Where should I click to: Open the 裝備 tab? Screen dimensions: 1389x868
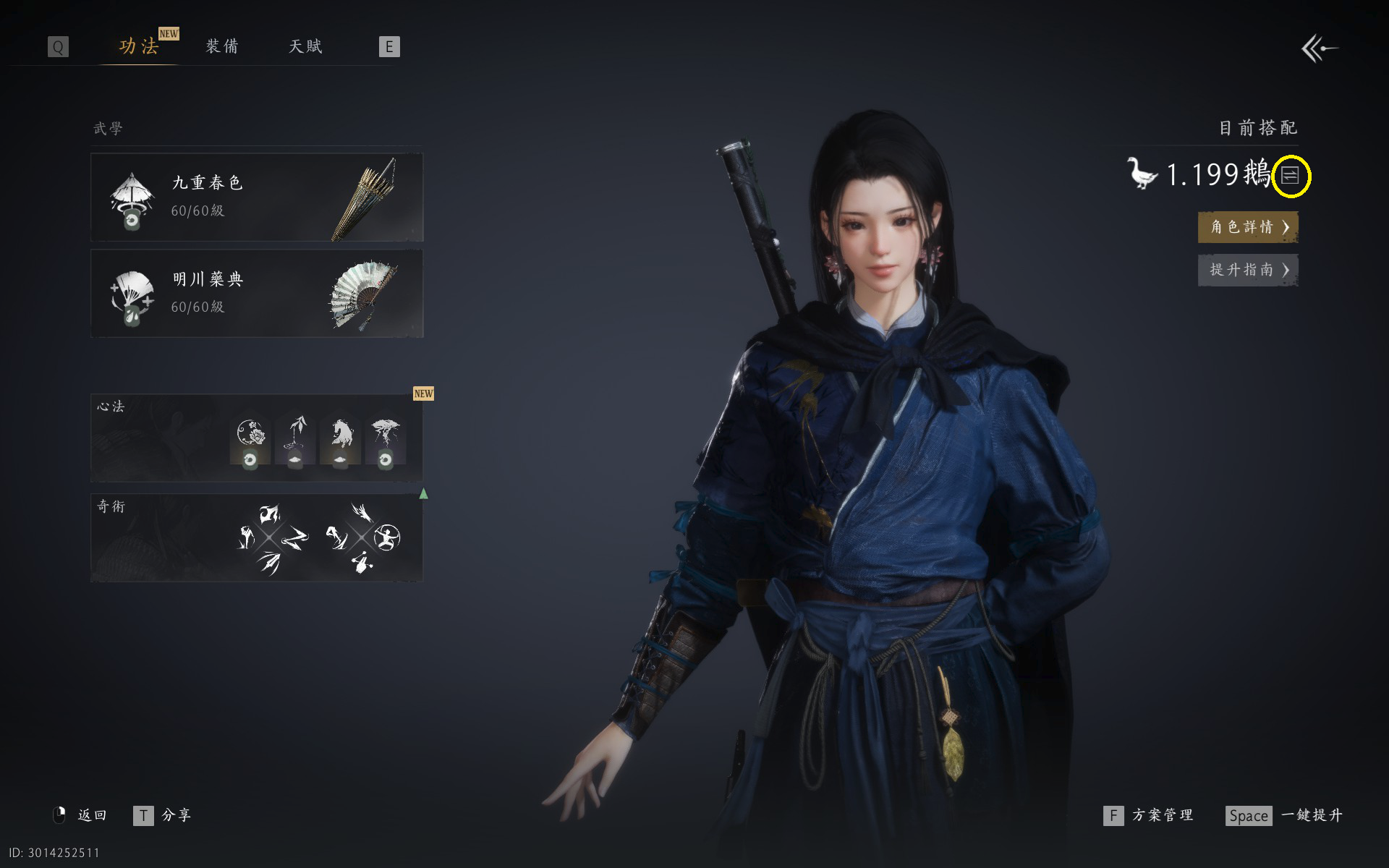tap(222, 47)
